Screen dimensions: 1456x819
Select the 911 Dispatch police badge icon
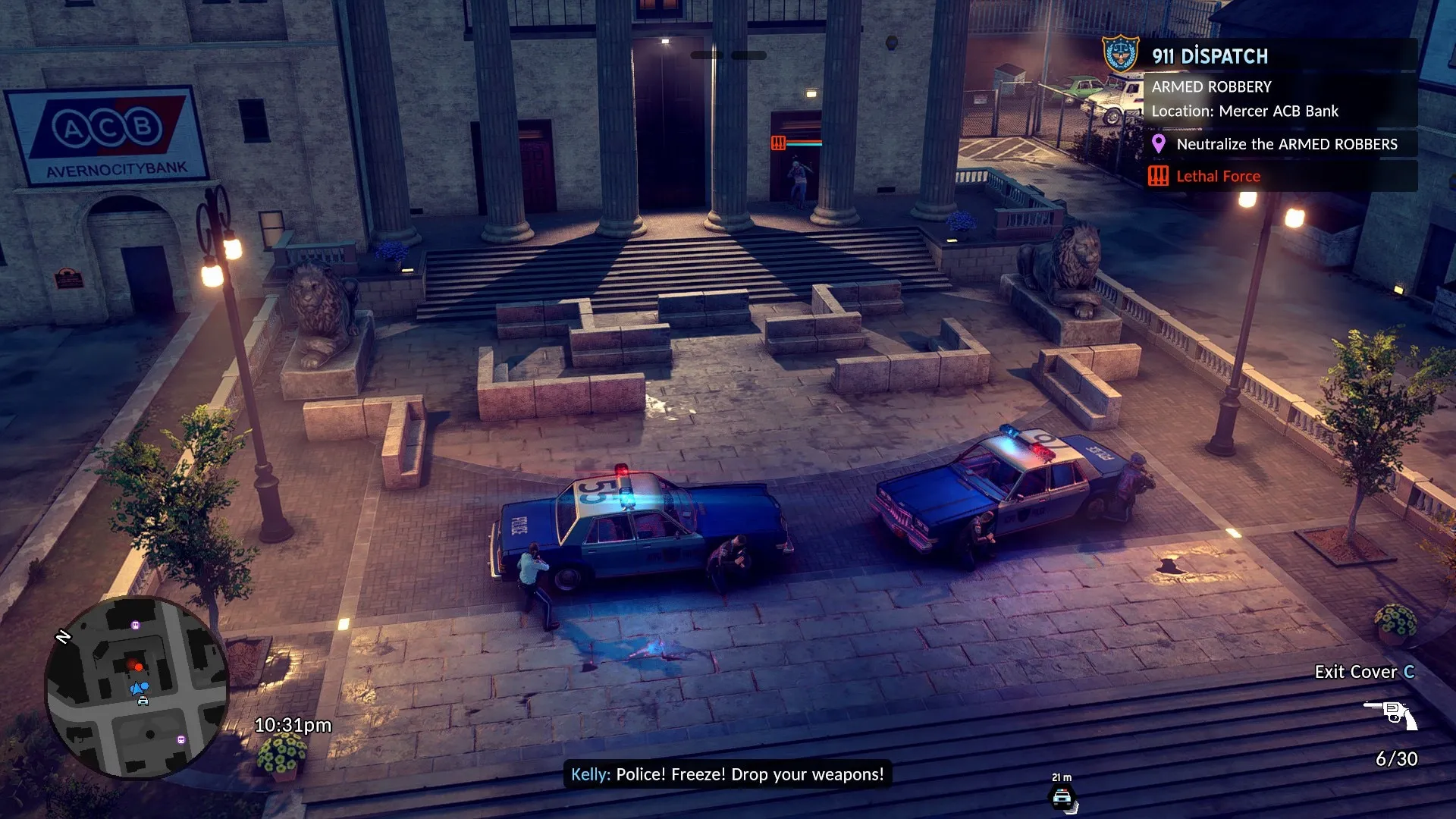[x=1120, y=54]
